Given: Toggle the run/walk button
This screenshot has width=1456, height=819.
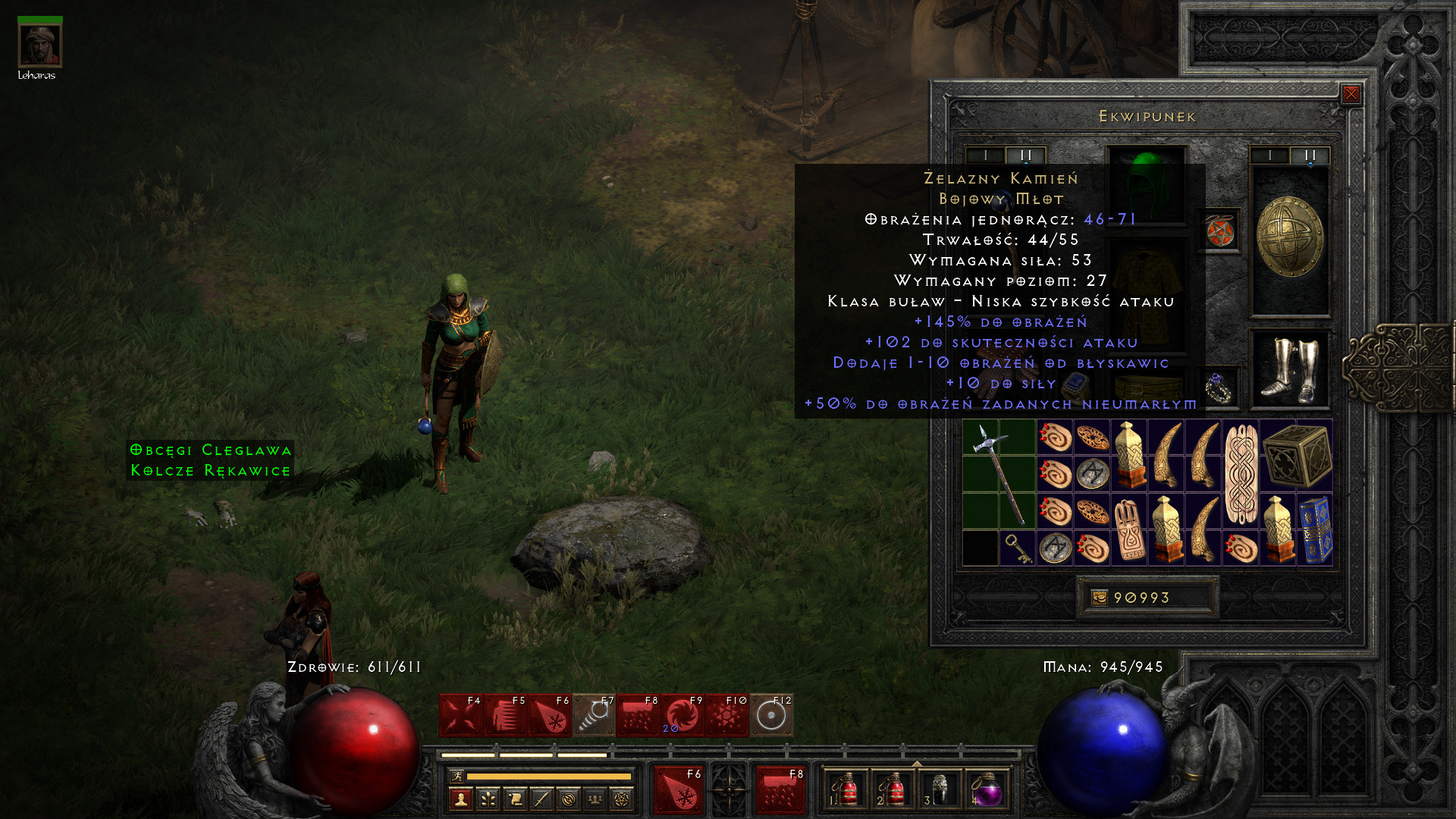Looking at the screenshot, I should (x=457, y=776).
